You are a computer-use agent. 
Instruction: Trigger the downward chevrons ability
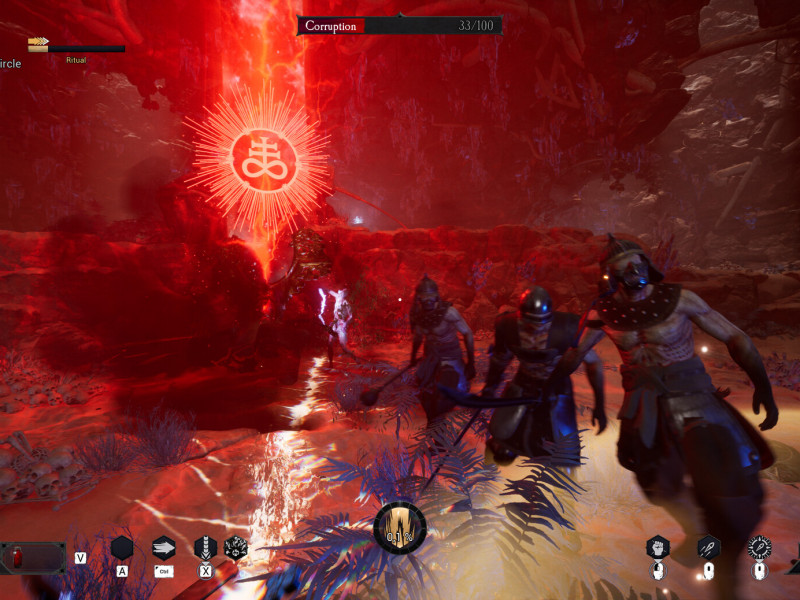206,548
